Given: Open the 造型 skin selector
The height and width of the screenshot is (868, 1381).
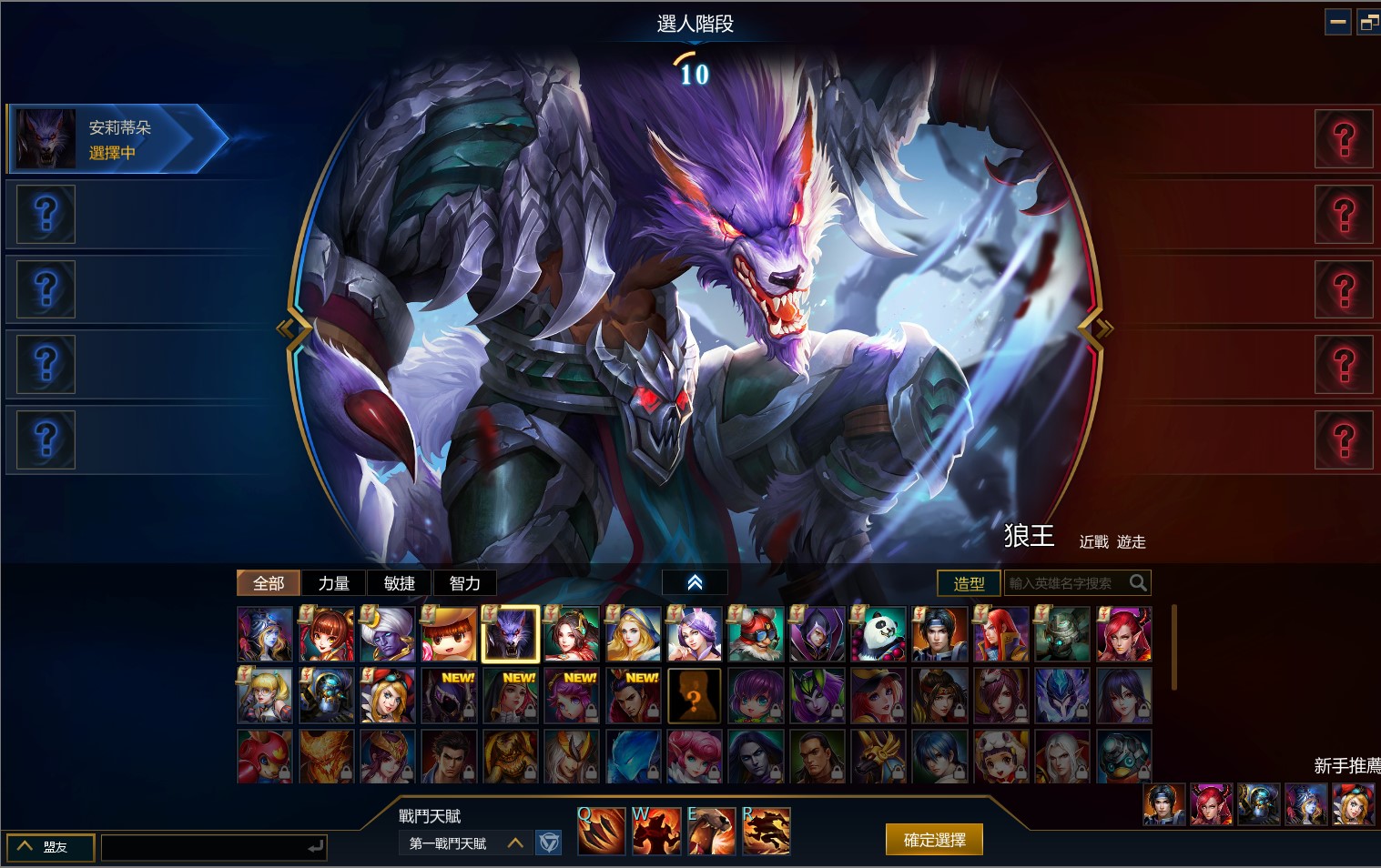Looking at the screenshot, I should click(x=969, y=583).
